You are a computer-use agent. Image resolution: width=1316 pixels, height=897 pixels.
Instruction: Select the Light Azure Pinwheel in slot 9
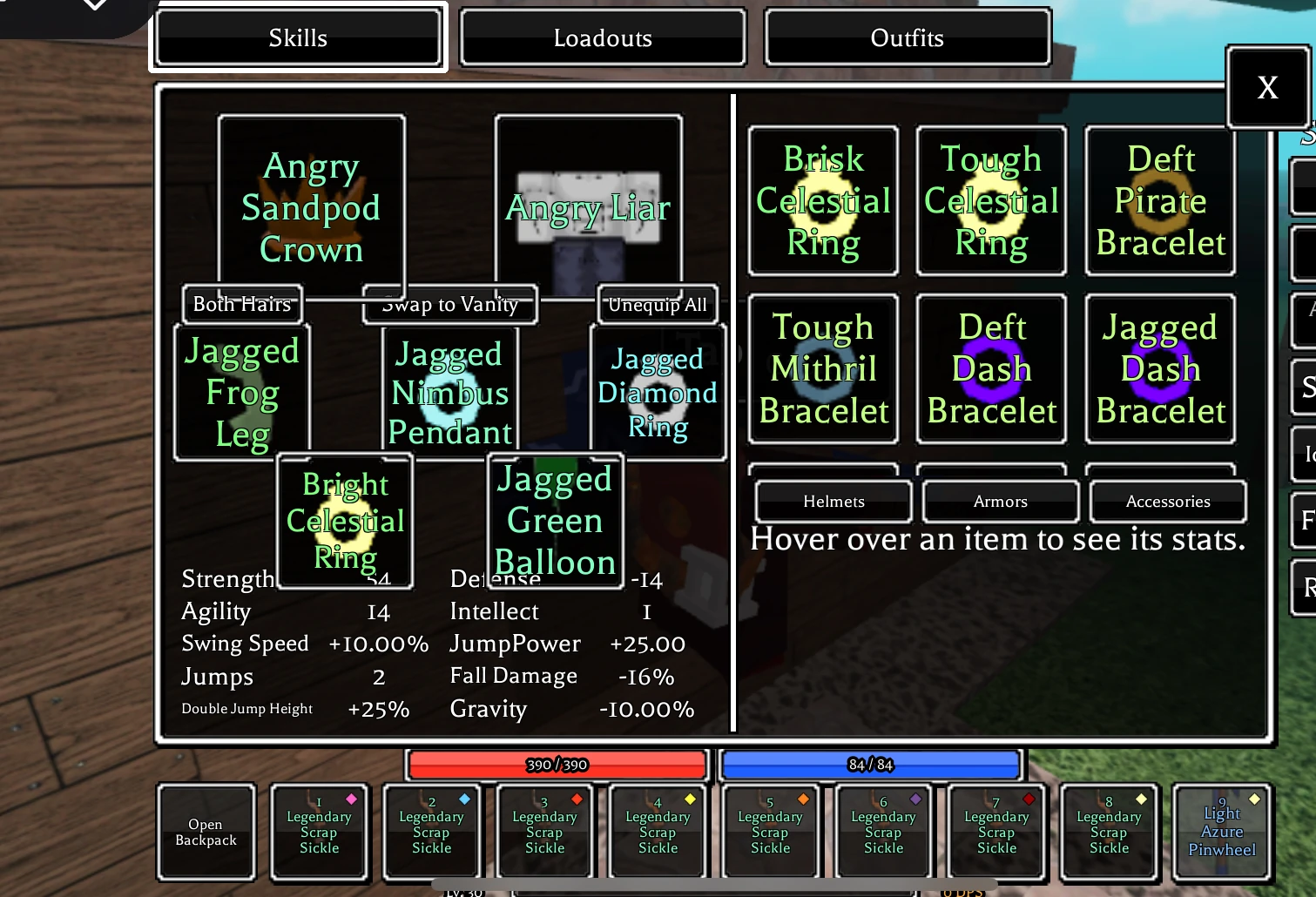click(x=1221, y=831)
